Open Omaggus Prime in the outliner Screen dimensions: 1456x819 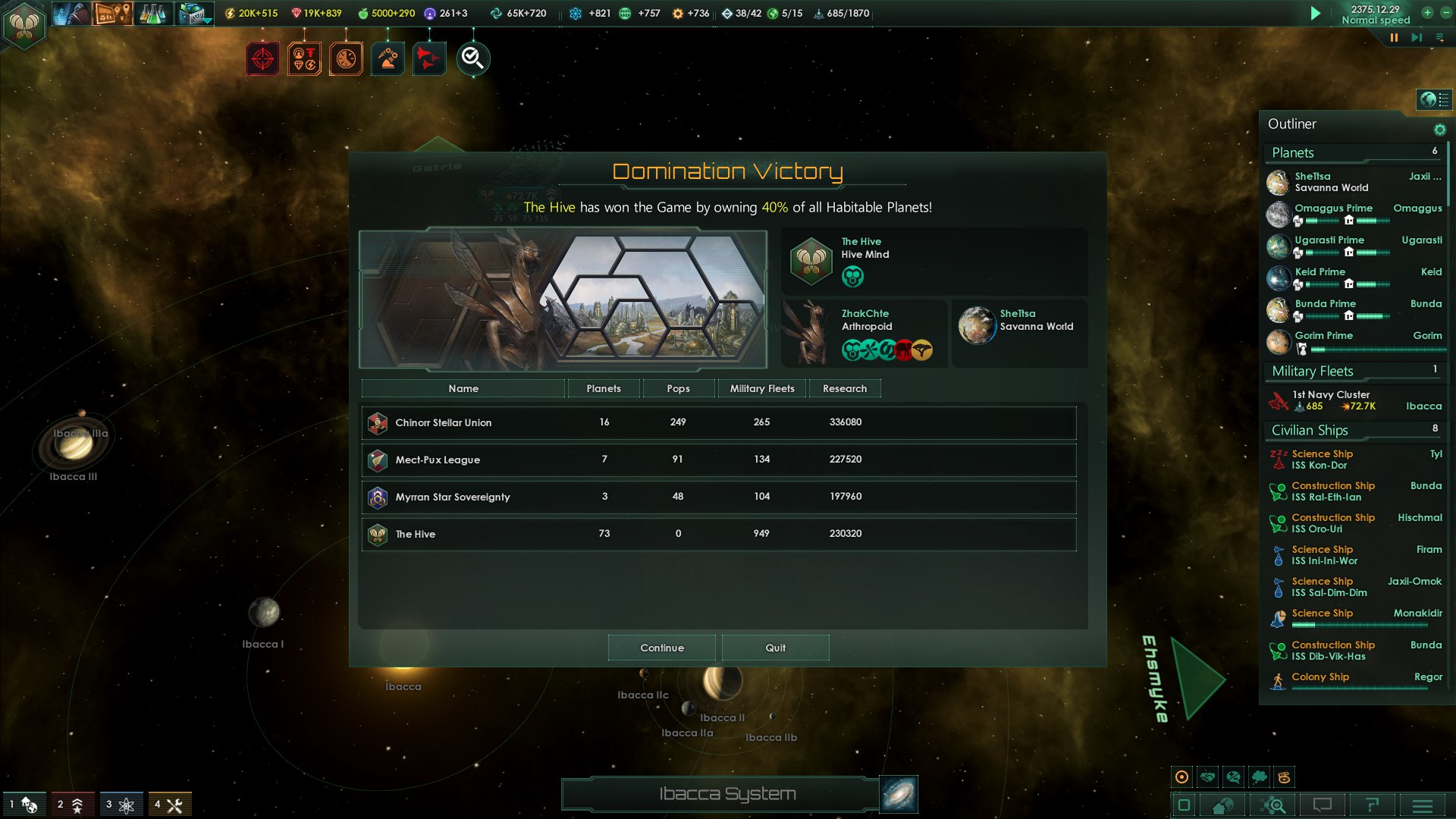point(1332,209)
